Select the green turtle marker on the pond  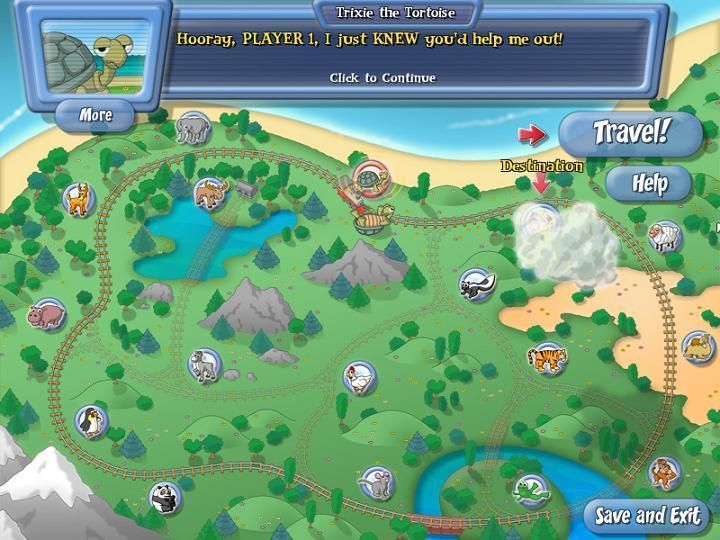[x=529, y=490]
